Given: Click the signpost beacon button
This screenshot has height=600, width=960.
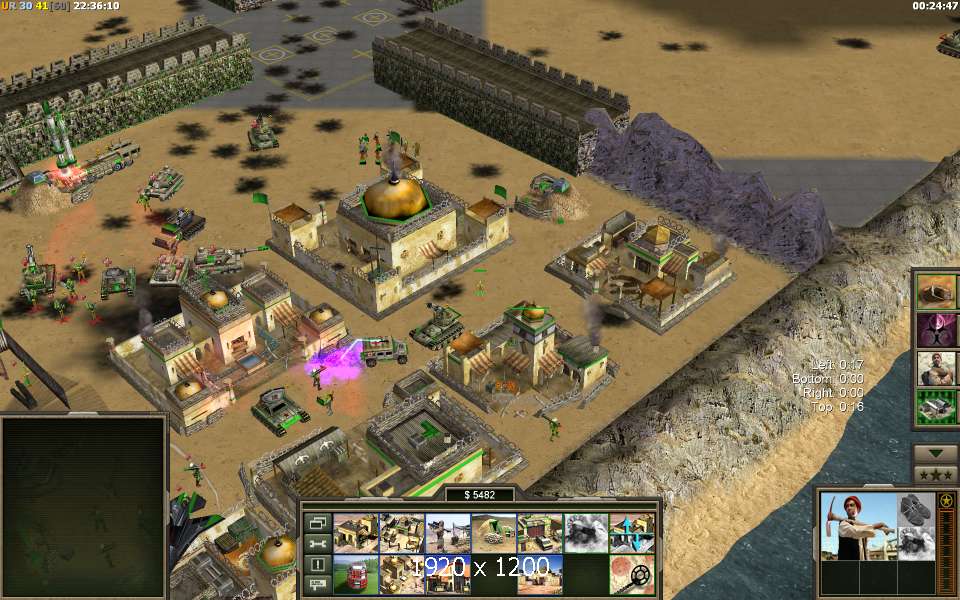Looking at the screenshot, I should pyautogui.click(x=317, y=584).
